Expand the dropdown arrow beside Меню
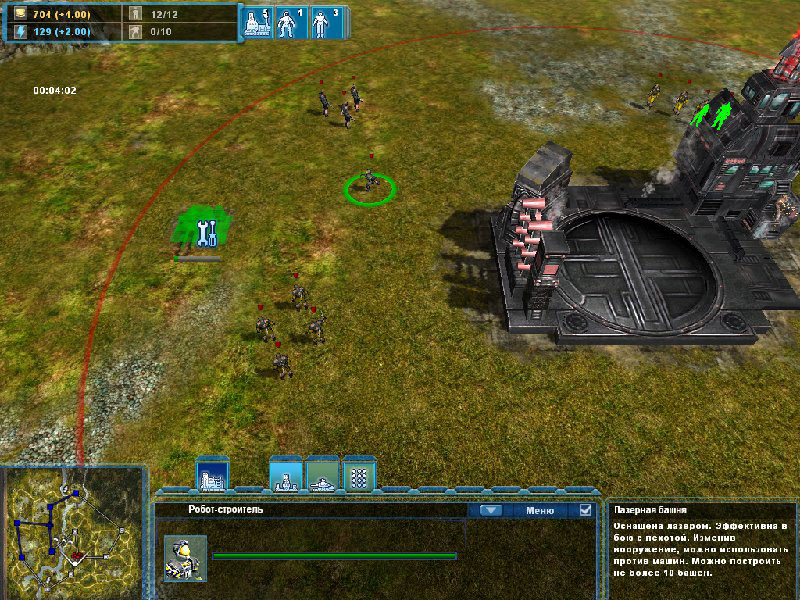This screenshot has width=800, height=600. tap(489, 510)
